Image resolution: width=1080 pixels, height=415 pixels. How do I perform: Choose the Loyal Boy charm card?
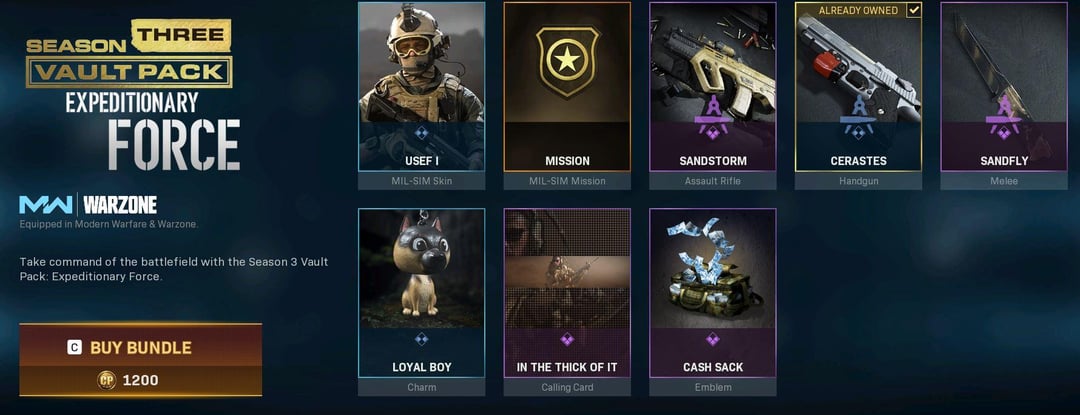pos(421,293)
